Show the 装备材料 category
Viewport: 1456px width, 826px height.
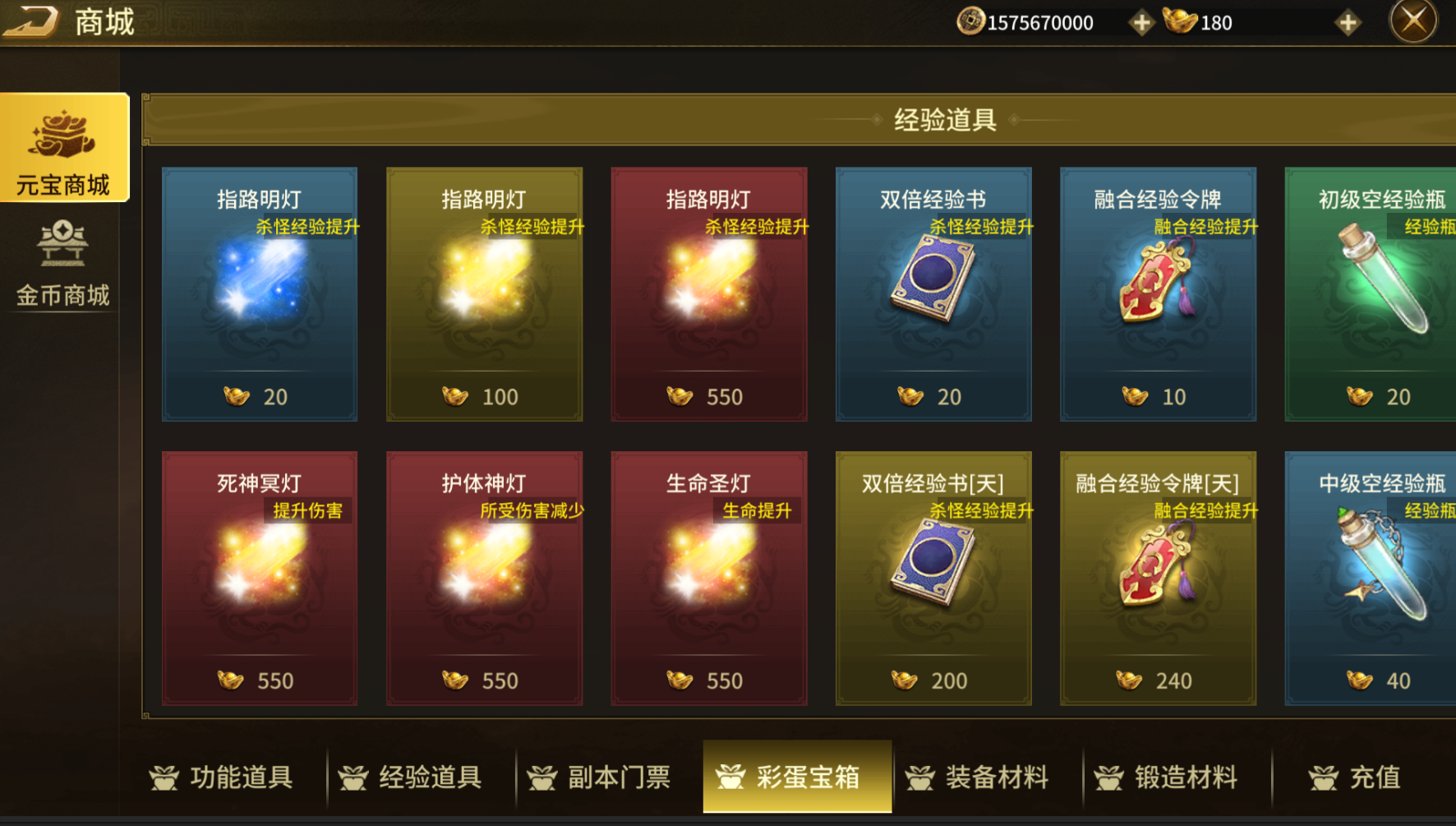pyautogui.click(x=978, y=777)
